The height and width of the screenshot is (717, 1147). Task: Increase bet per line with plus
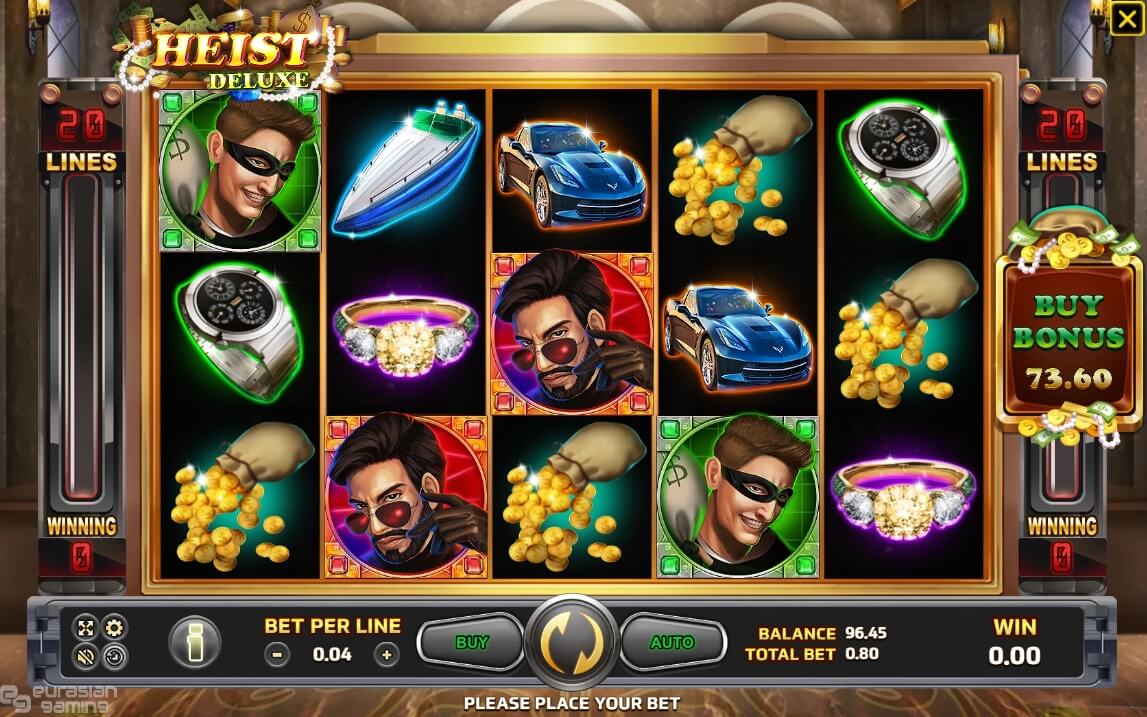point(386,655)
